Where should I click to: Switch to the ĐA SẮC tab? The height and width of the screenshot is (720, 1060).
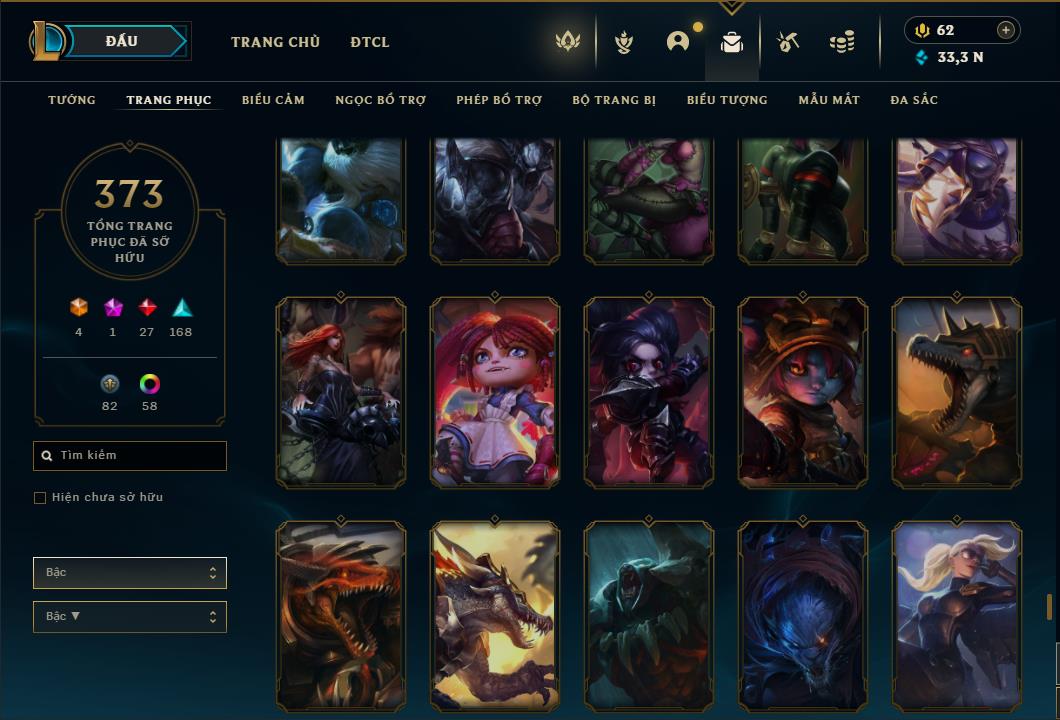[x=914, y=100]
